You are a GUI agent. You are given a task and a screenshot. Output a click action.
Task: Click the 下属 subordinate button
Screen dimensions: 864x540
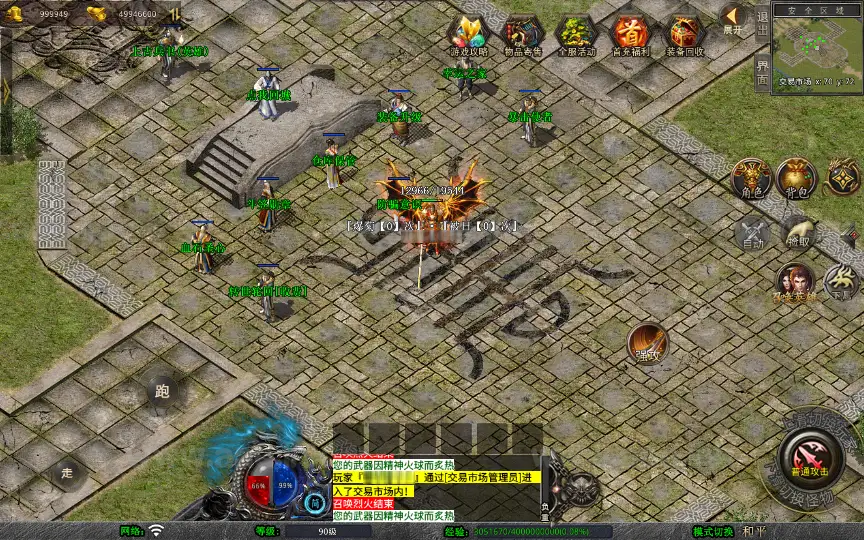tap(842, 281)
